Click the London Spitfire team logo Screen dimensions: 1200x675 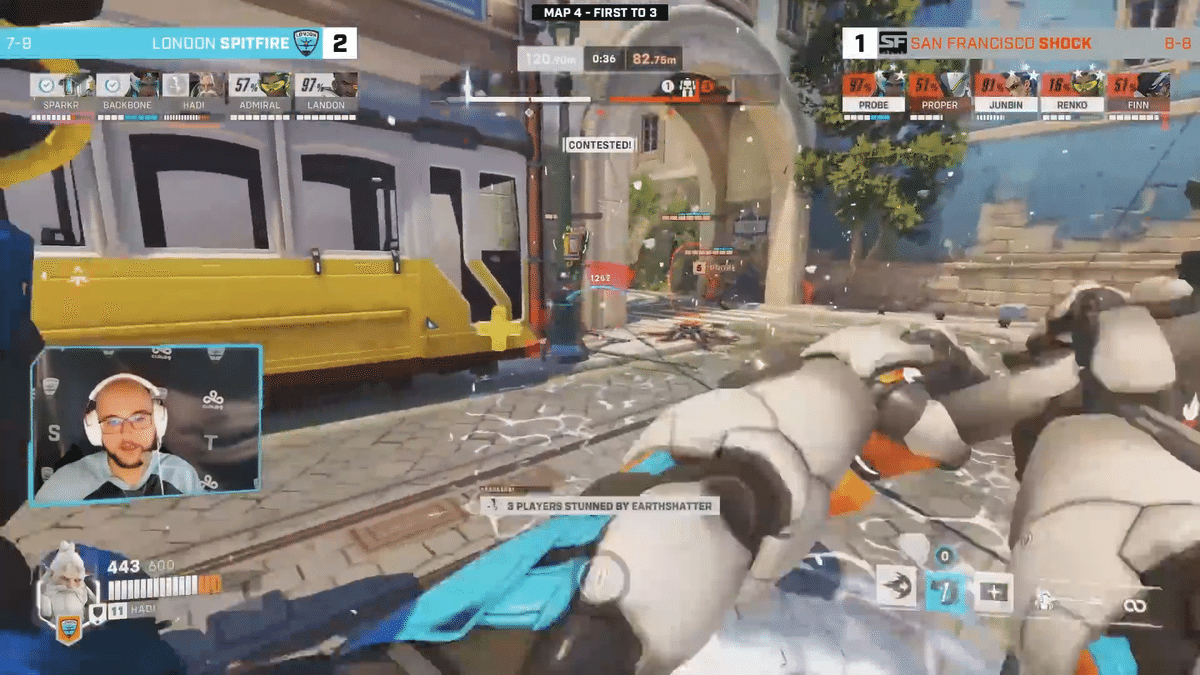[305, 43]
